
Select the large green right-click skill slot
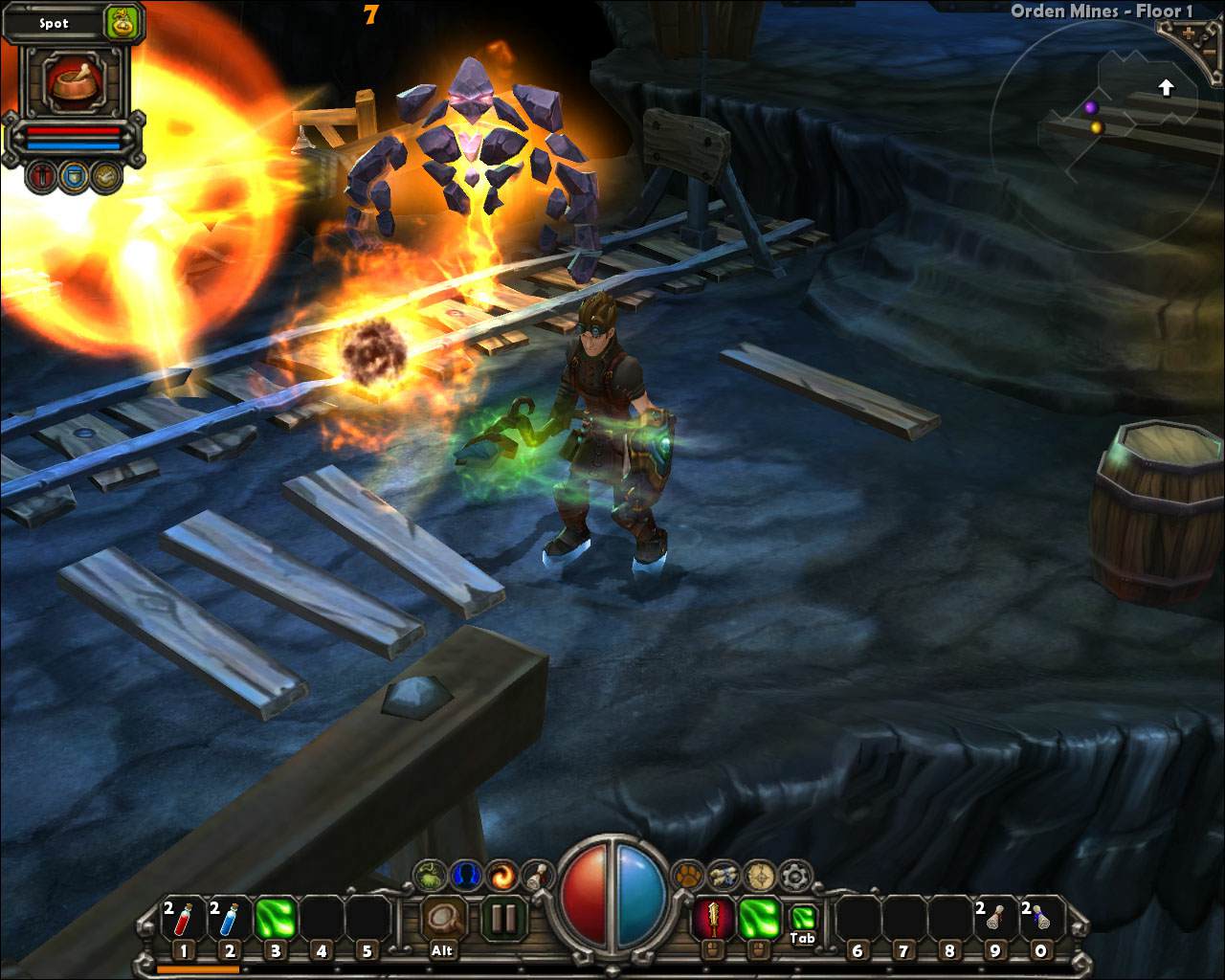tap(758, 921)
